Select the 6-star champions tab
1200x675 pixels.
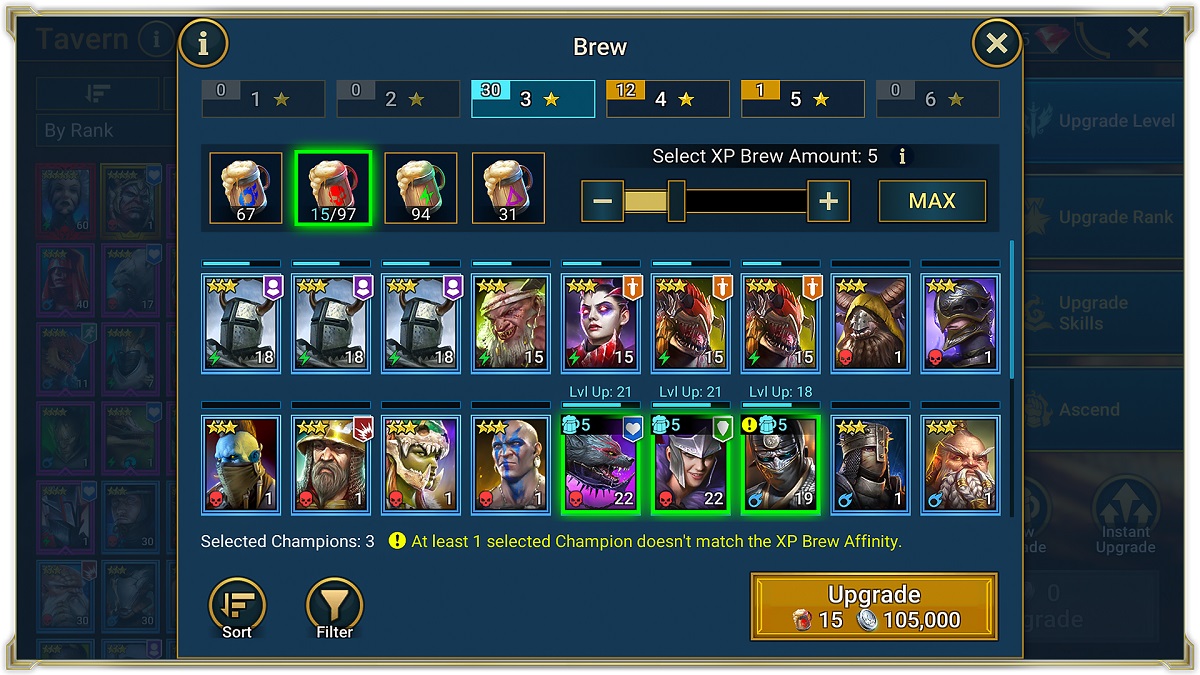(937, 99)
